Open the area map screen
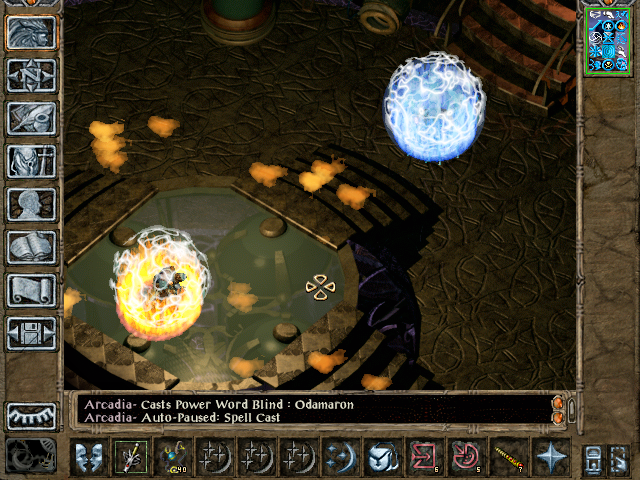640x480 pixels. pos(32,75)
